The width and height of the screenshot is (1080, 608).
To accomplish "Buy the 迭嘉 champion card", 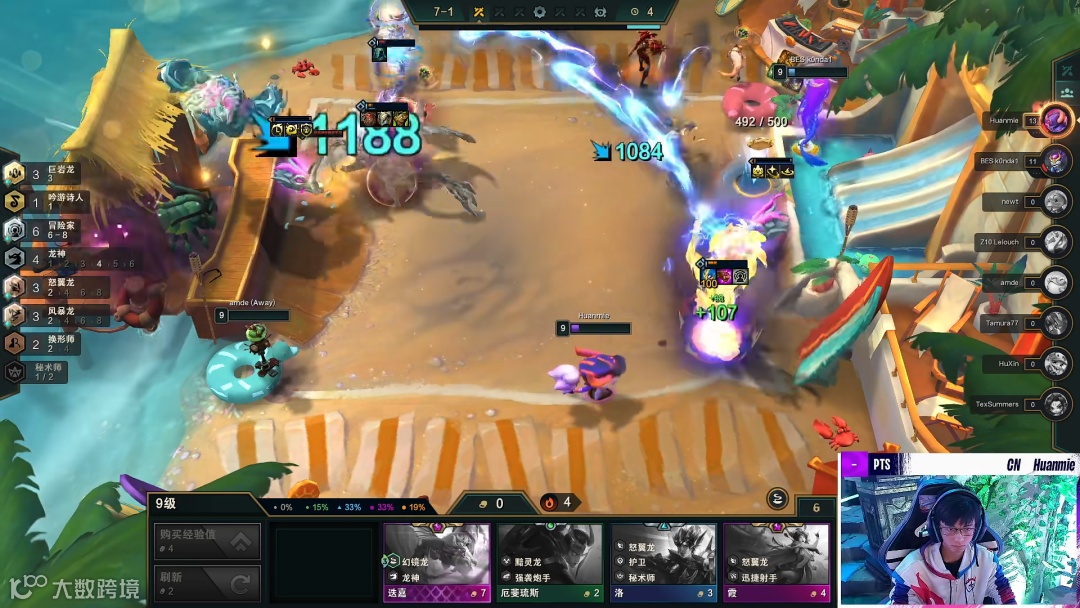I will [436, 562].
